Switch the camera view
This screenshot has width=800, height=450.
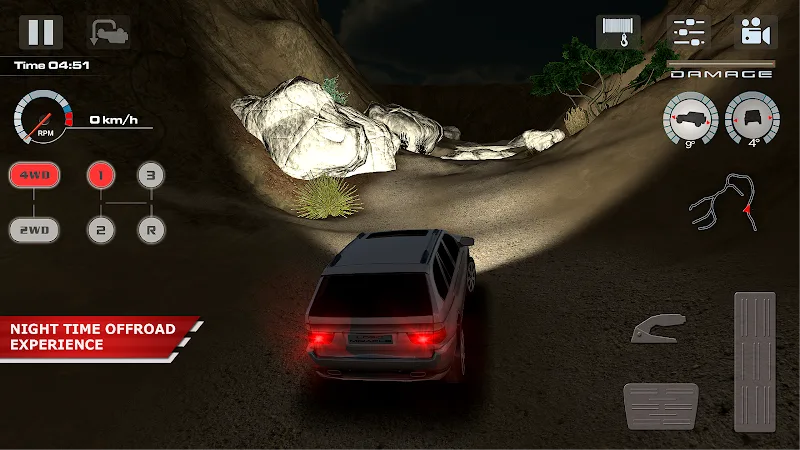coord(756,32)
